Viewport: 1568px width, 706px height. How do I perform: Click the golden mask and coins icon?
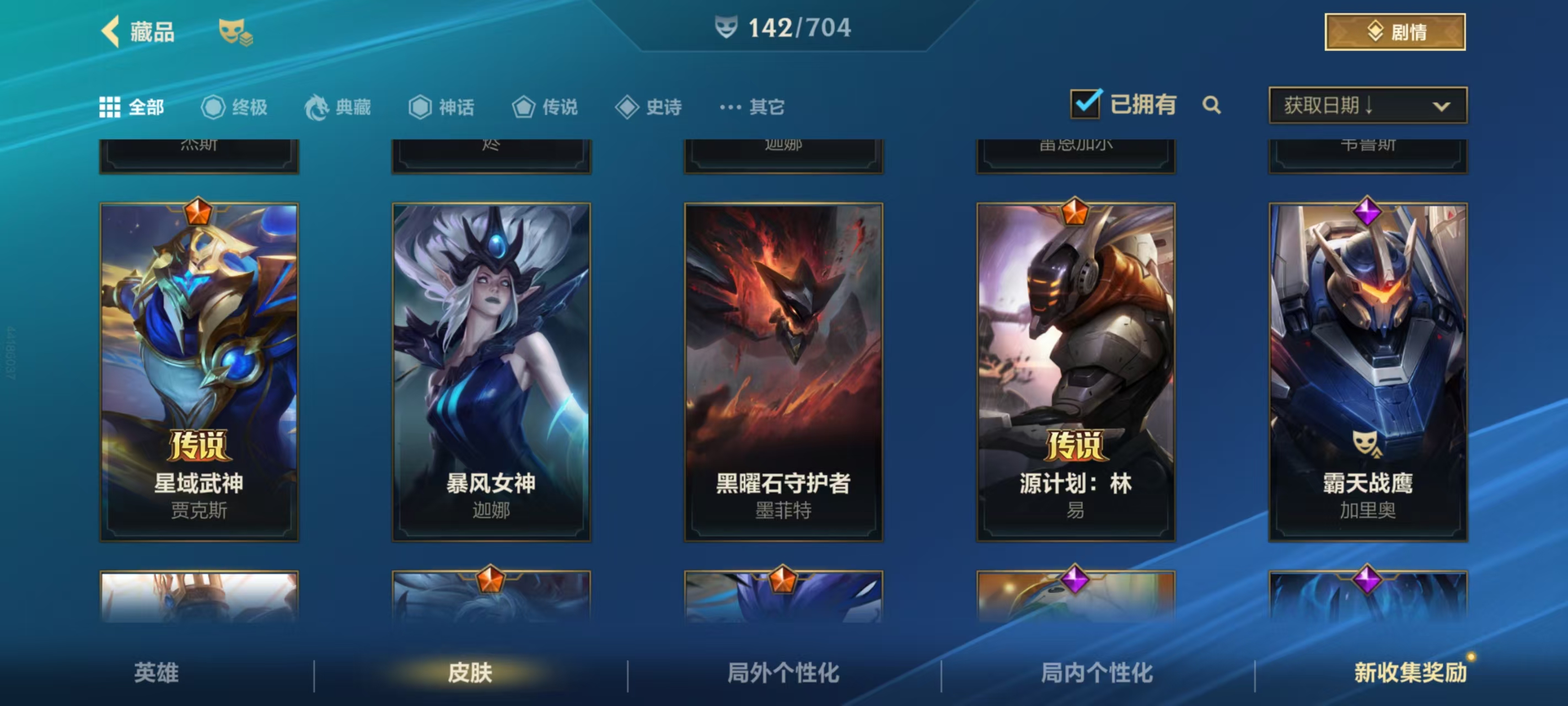(x=235, y=31)
